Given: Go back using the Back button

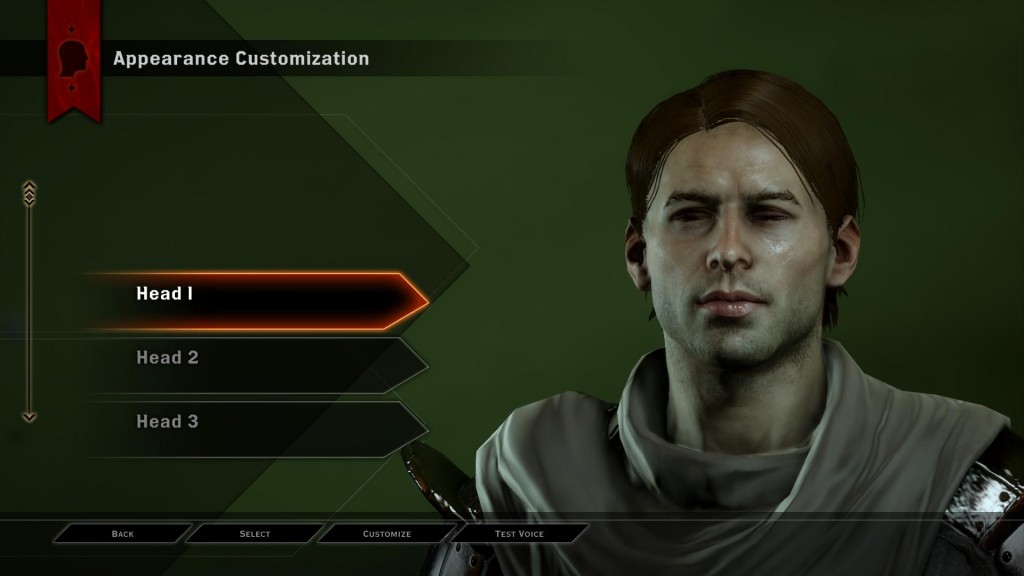Looking at the screenshot, I should tap(123, 534).
